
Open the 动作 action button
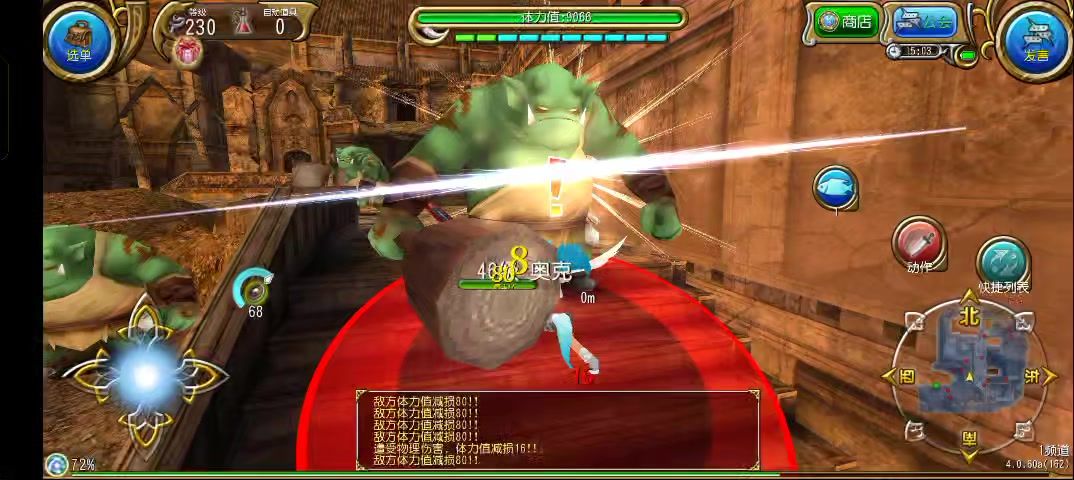coord(919,245)
